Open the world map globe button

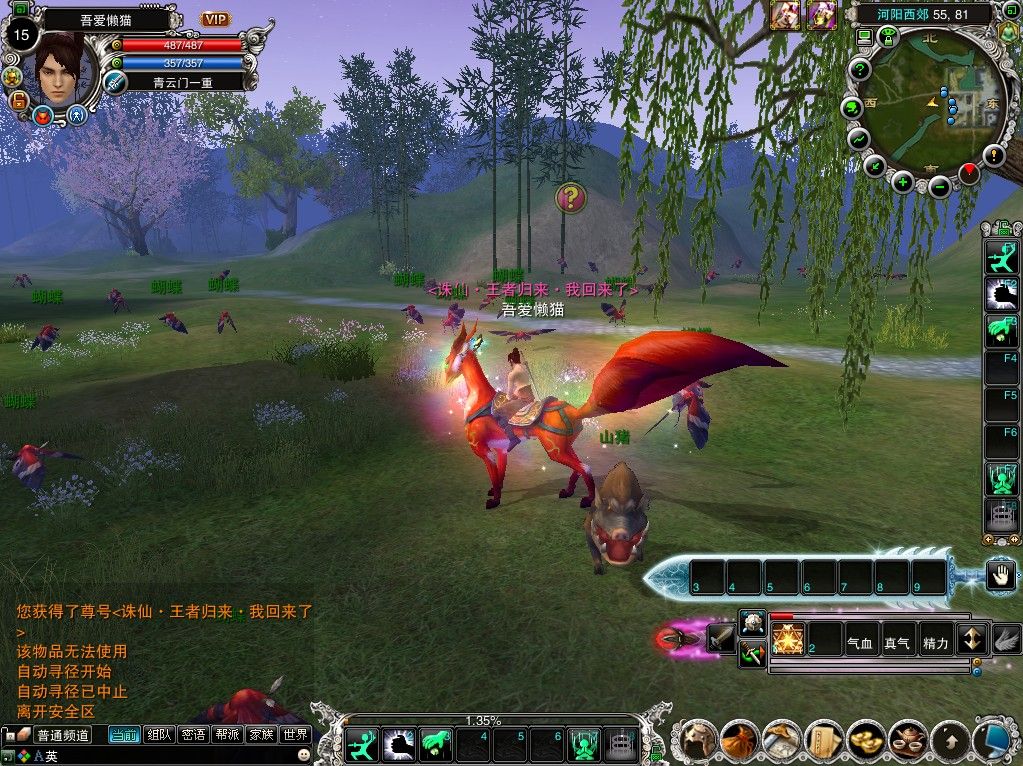(852, 107)
